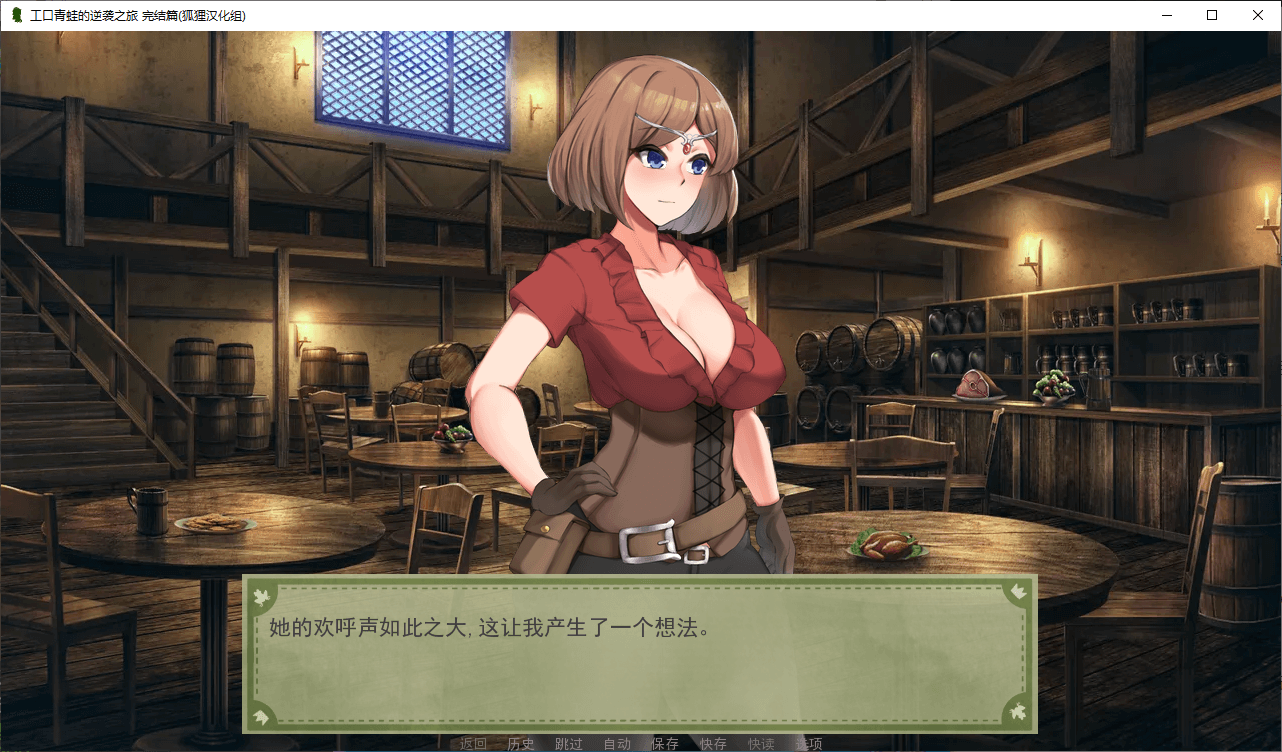The height and width of the screenshot is (752, 1282).
Task: Minimize the game window
Action: (x=1166, y=15)
